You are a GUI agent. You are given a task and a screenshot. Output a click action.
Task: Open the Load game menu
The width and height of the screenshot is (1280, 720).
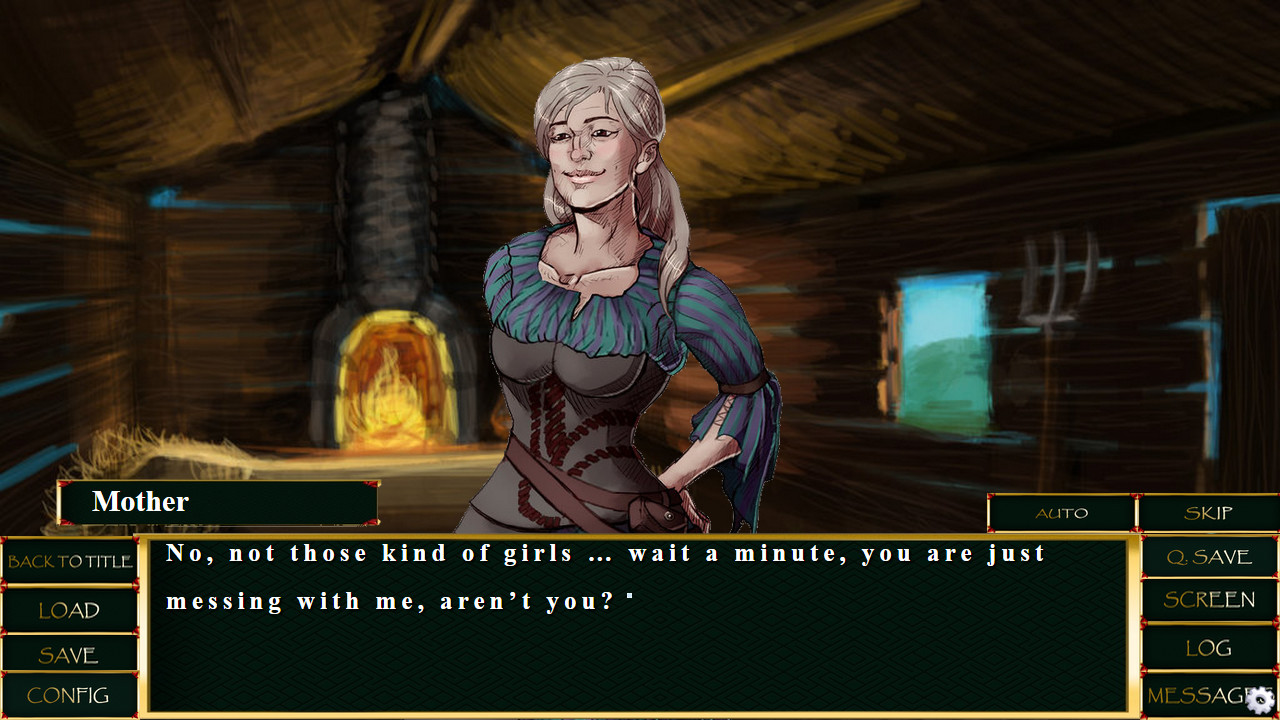click(69, 610)
